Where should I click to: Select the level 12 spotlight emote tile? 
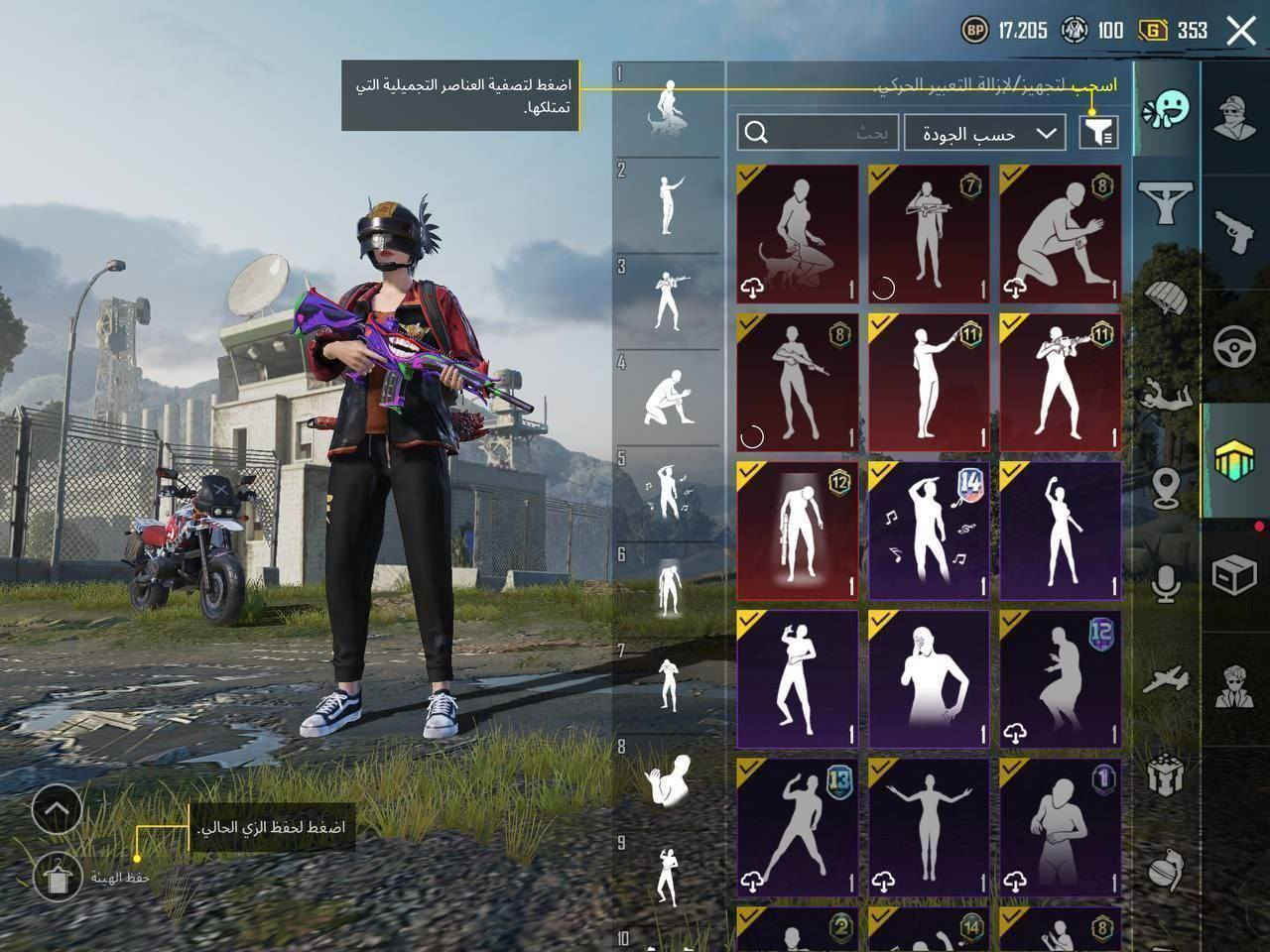[798, 531]
